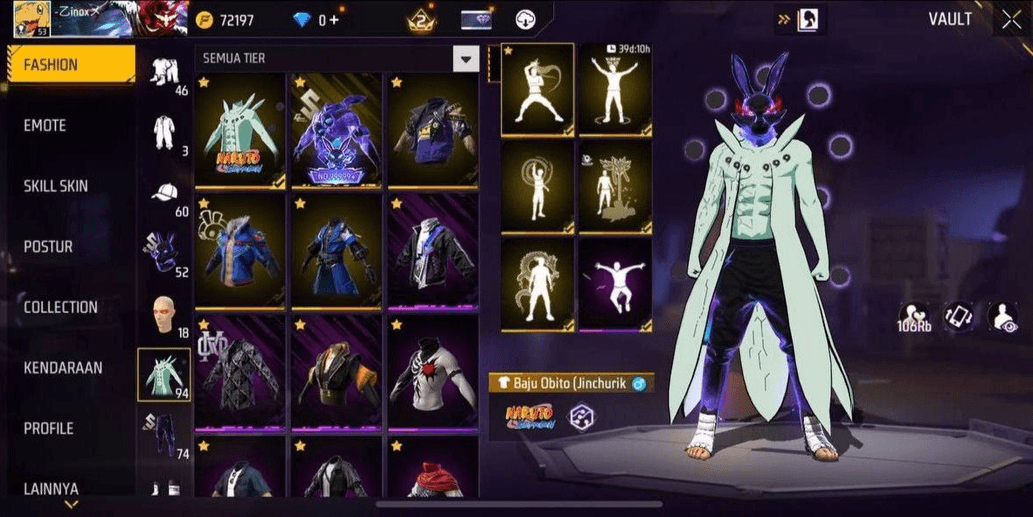Choose the emote with 39d:10h timer
Viewport: 1033px width, 517px height.
click(x=615, y=90)
